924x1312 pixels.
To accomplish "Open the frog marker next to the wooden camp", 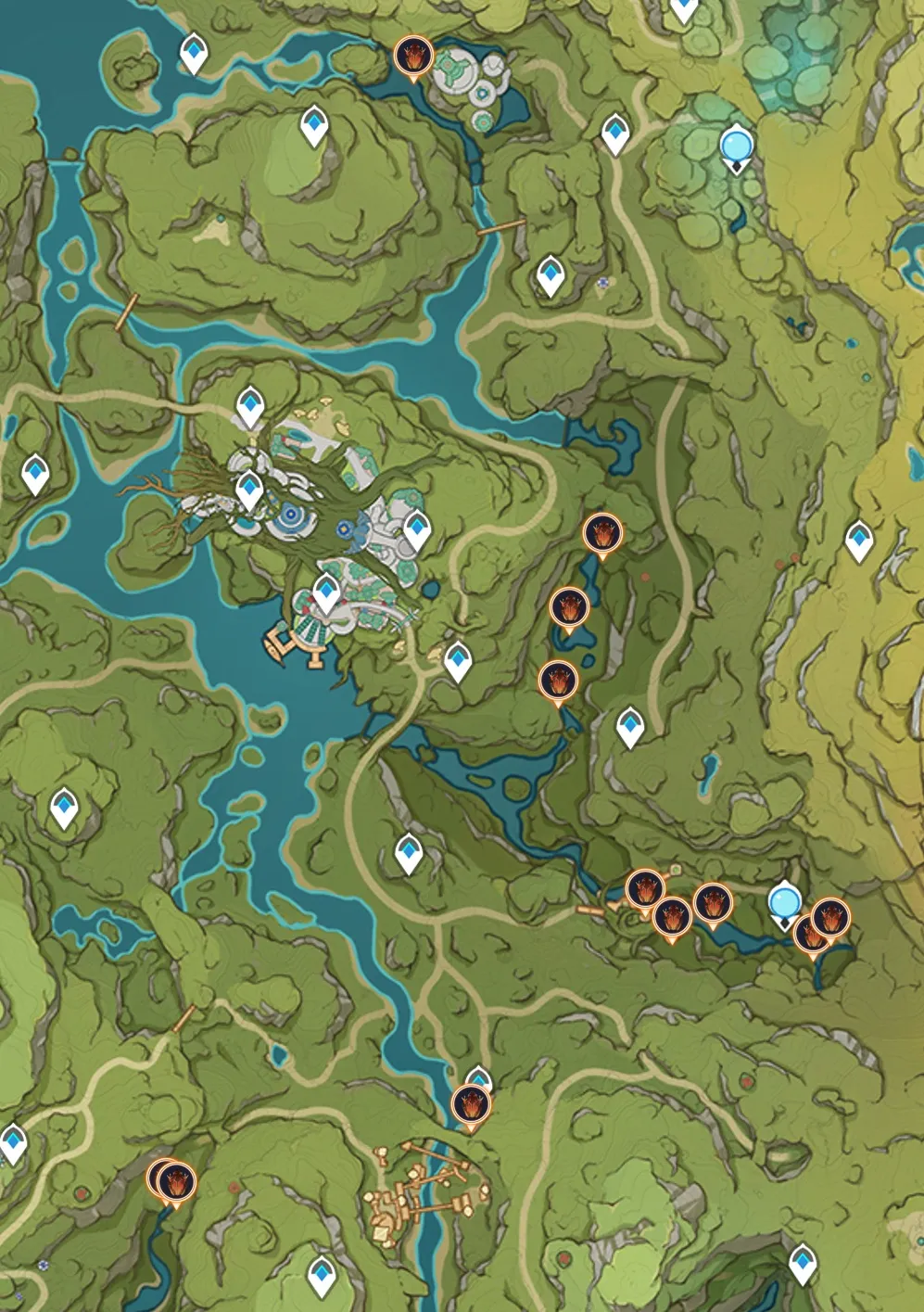I will point(471,1105).
